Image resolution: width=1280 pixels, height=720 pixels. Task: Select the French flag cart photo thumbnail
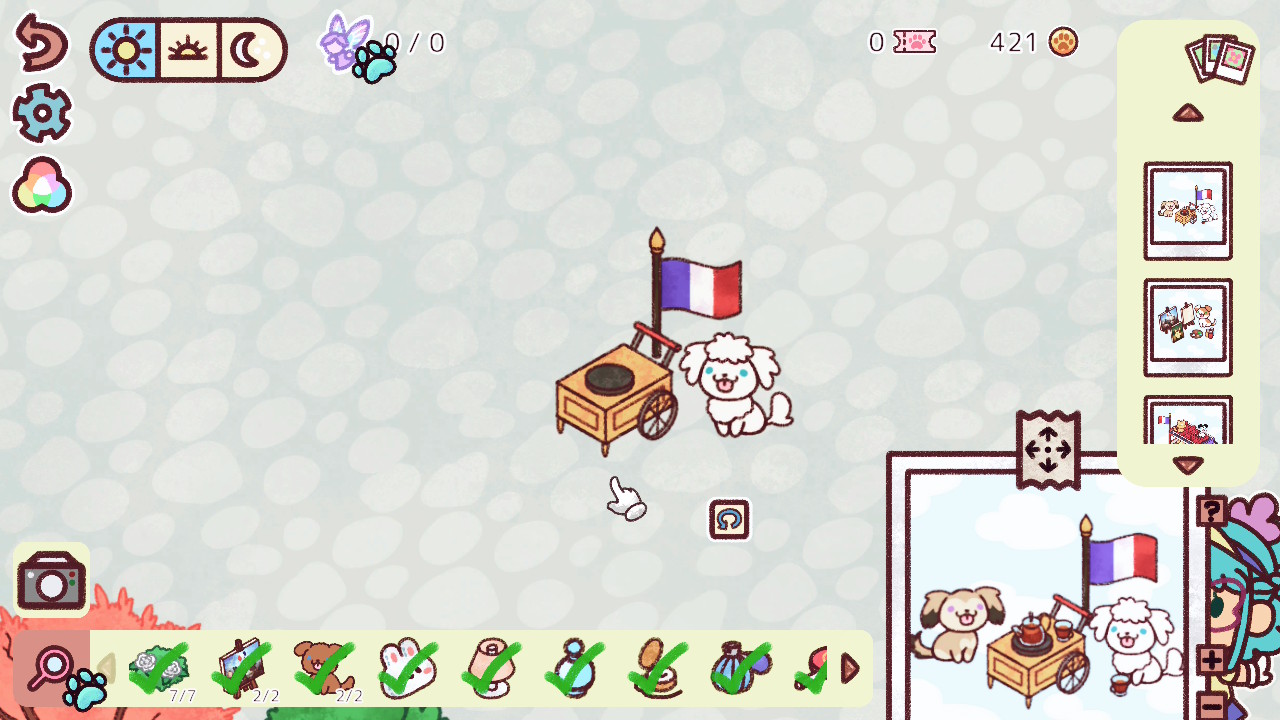click(x=1188, y=211)
